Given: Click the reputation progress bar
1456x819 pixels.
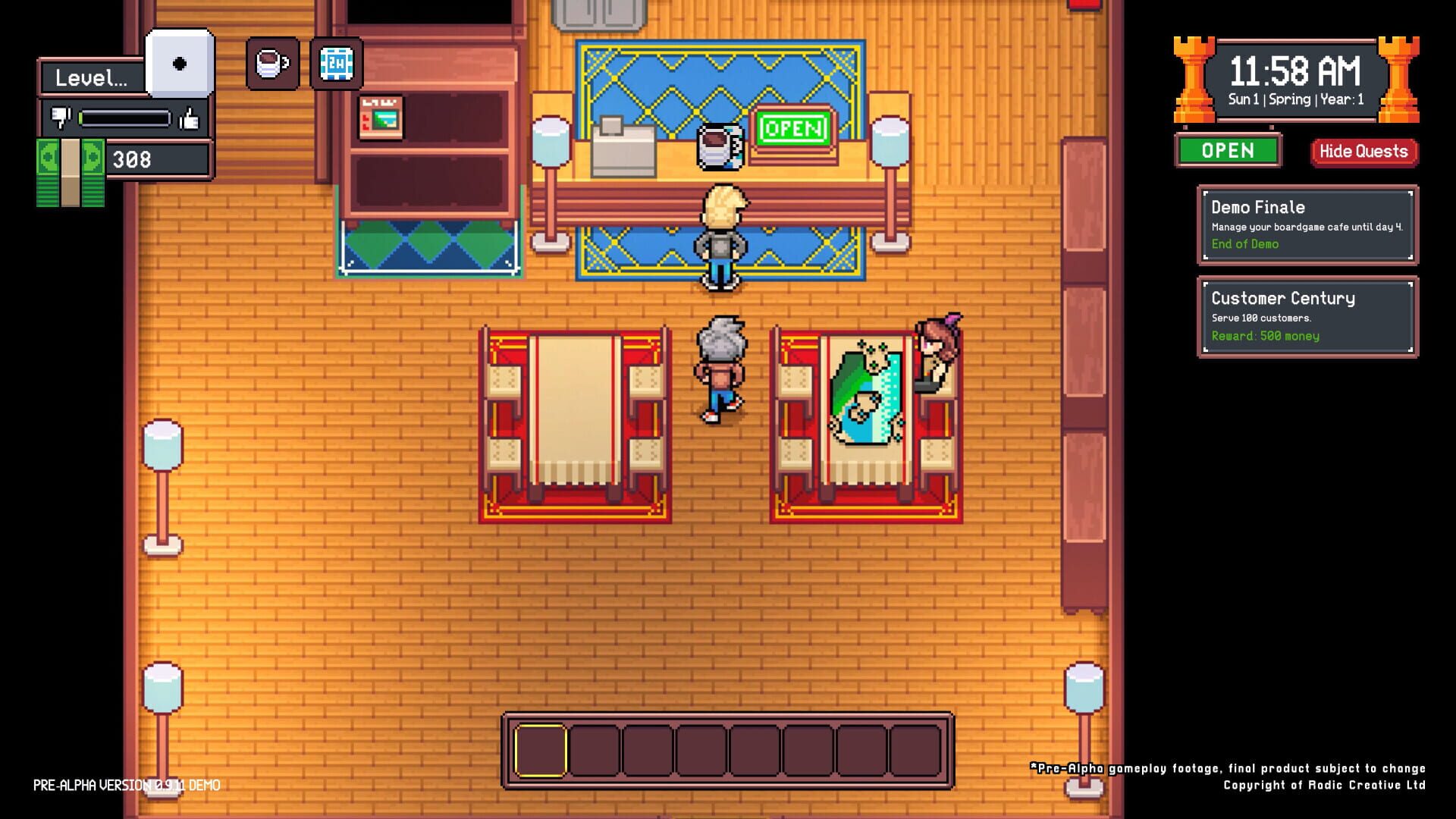Looking at the screenshot, I should point(124,118).
